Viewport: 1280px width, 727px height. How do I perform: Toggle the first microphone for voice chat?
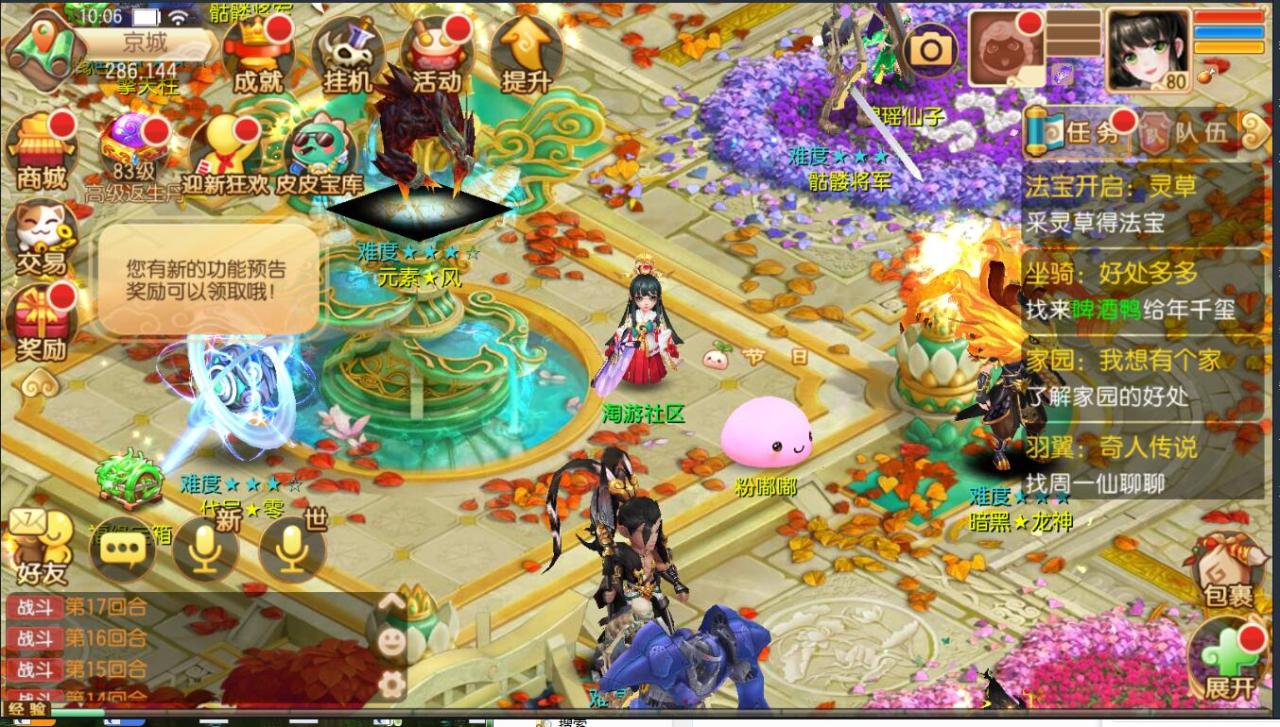tap(205, 548)
